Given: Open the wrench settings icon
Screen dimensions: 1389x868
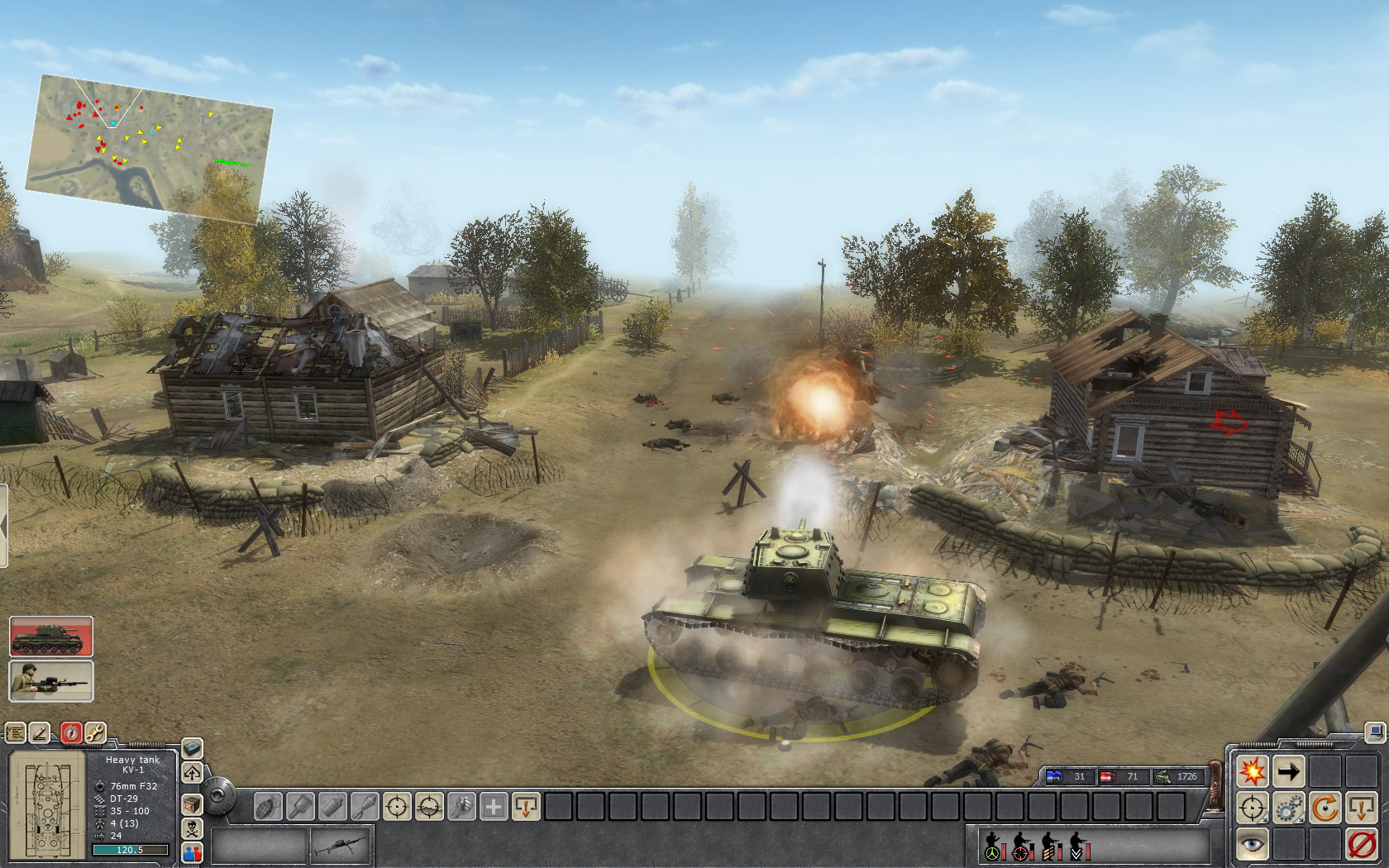Looking at the screenshot, I should (95, 733).
